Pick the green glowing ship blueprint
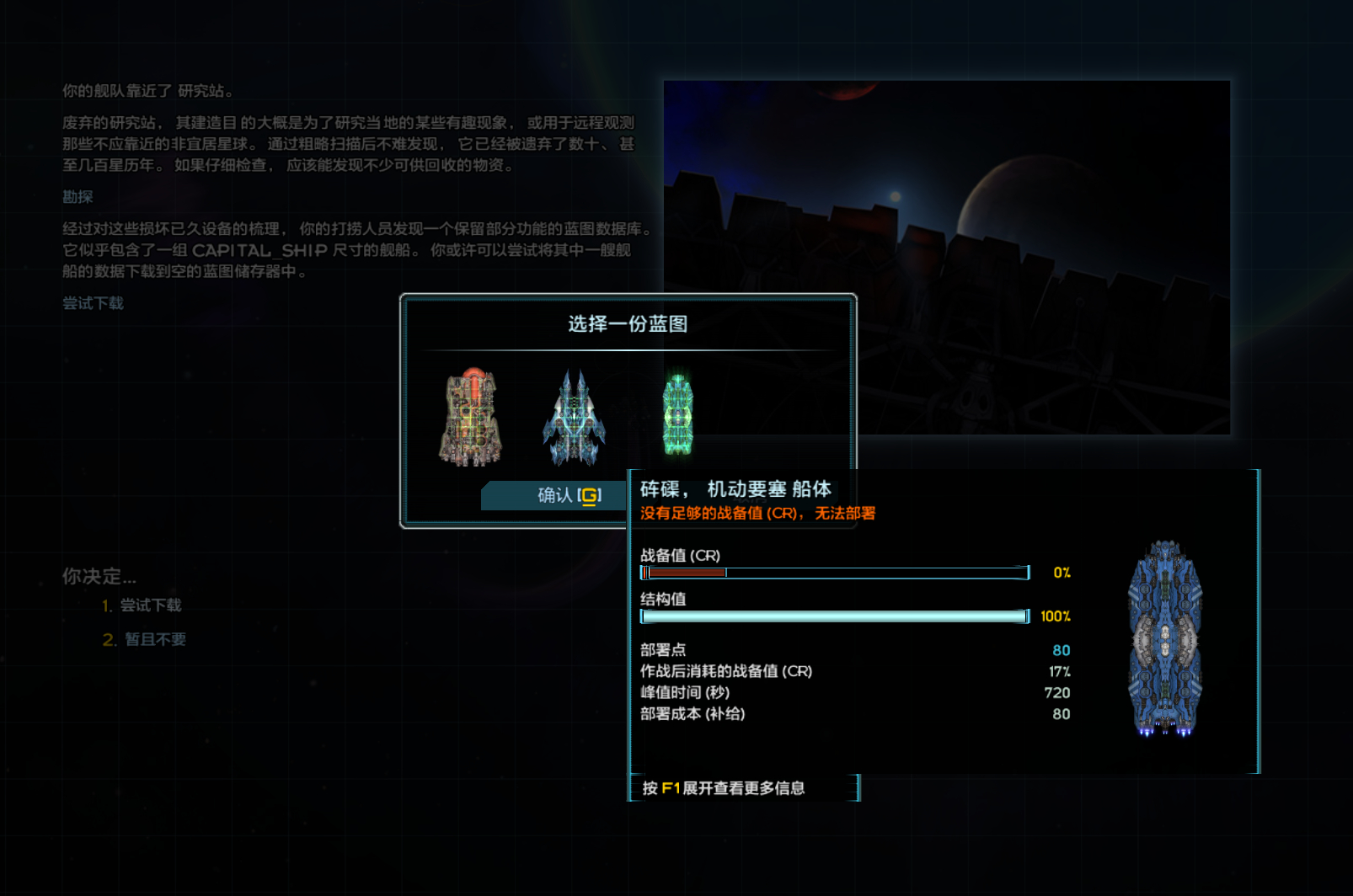 point(677,415)
